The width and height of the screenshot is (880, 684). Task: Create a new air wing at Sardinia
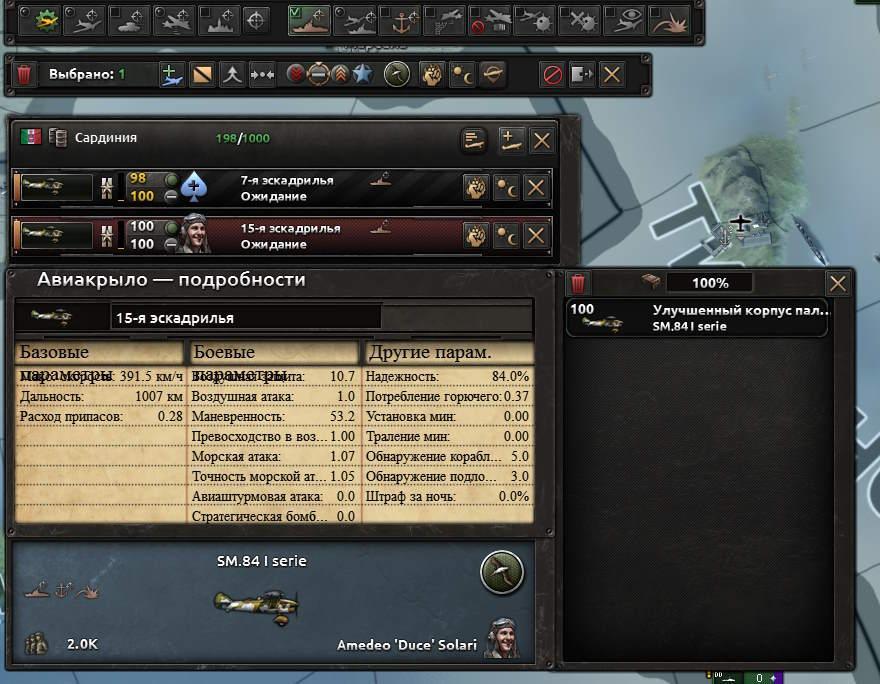511,141
